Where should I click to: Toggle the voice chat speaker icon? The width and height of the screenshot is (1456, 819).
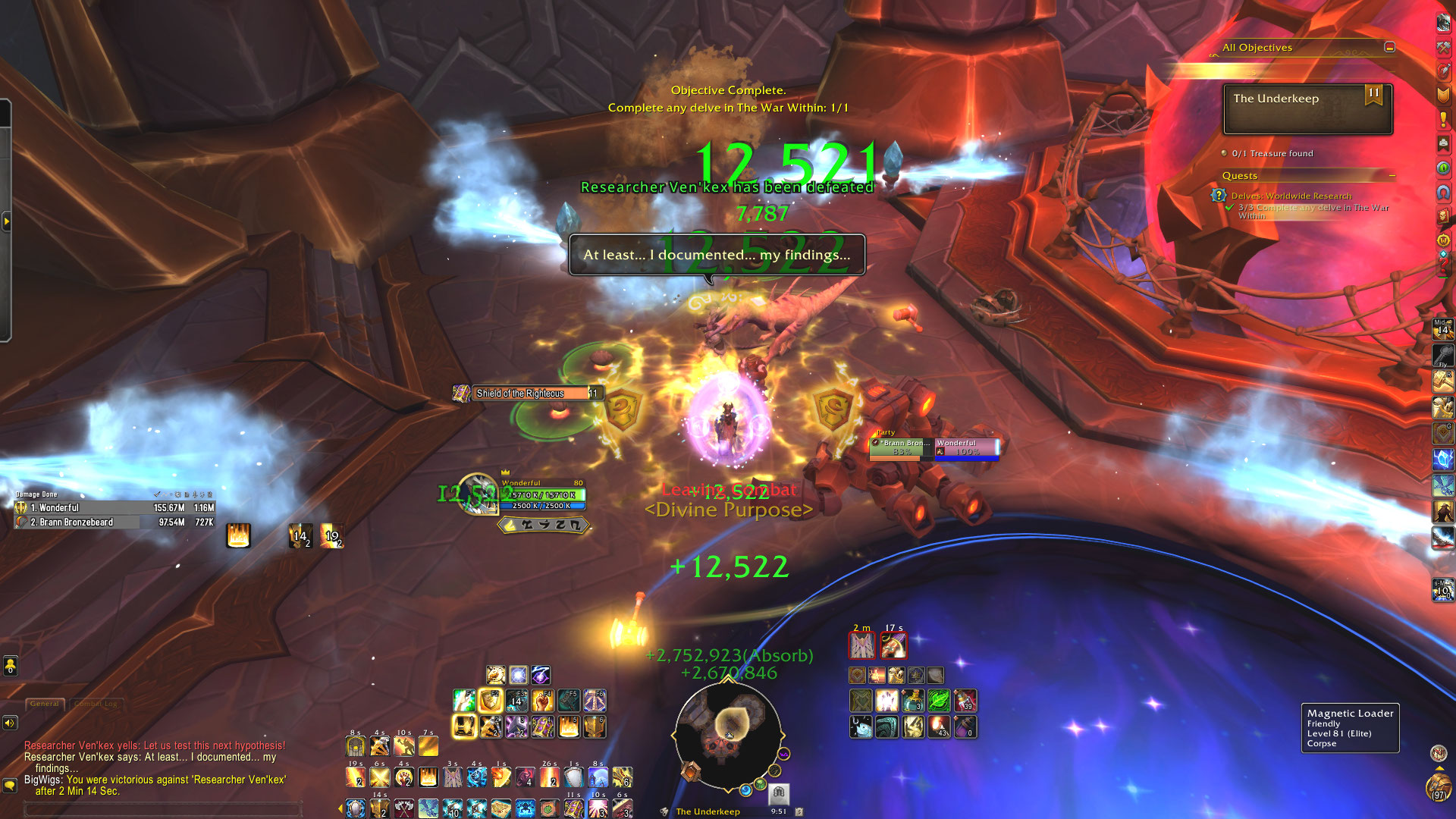click(x=10, y=723)
